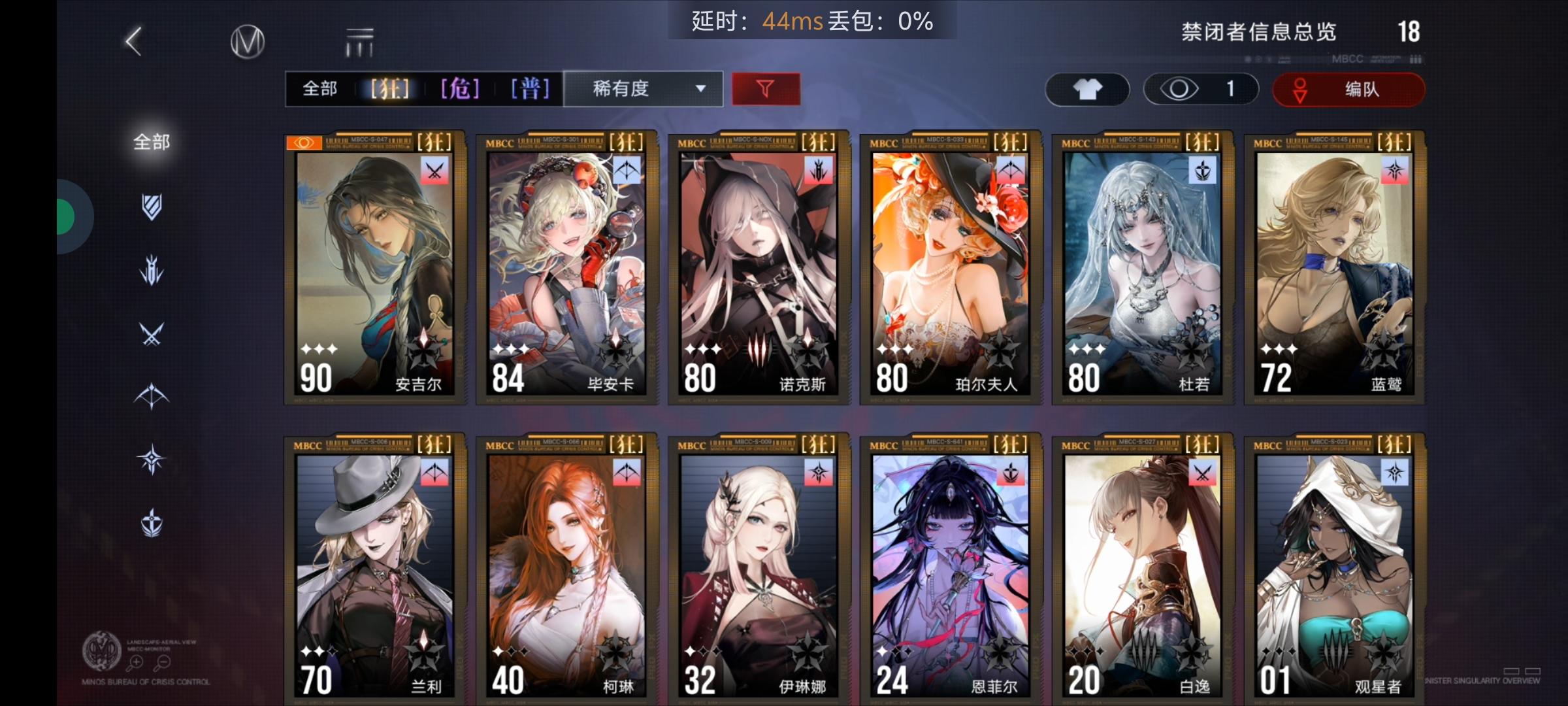Click the back arrow in the top left

tap(134, 41)
